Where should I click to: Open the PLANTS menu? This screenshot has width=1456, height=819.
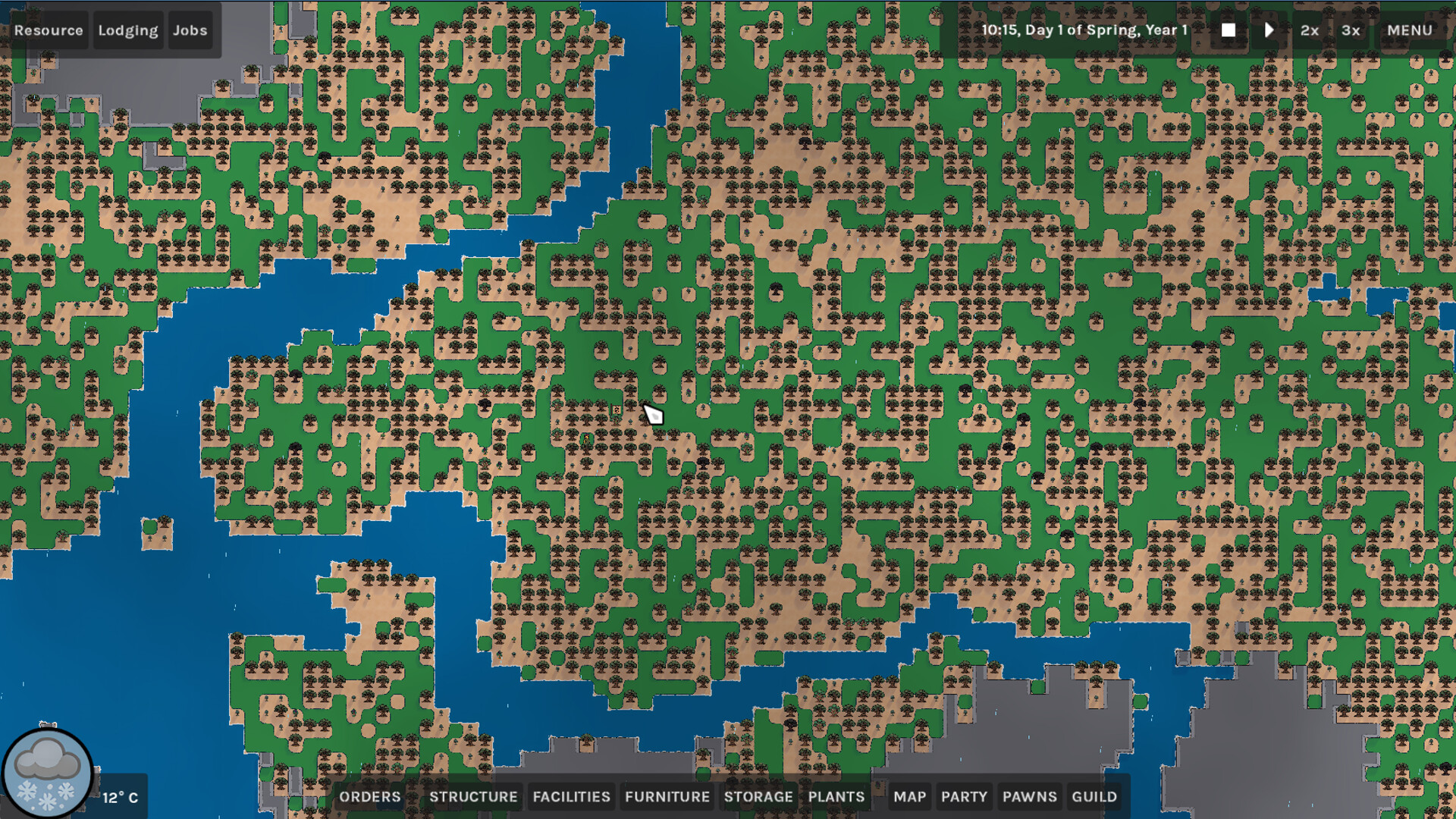[x=836, y=797]
